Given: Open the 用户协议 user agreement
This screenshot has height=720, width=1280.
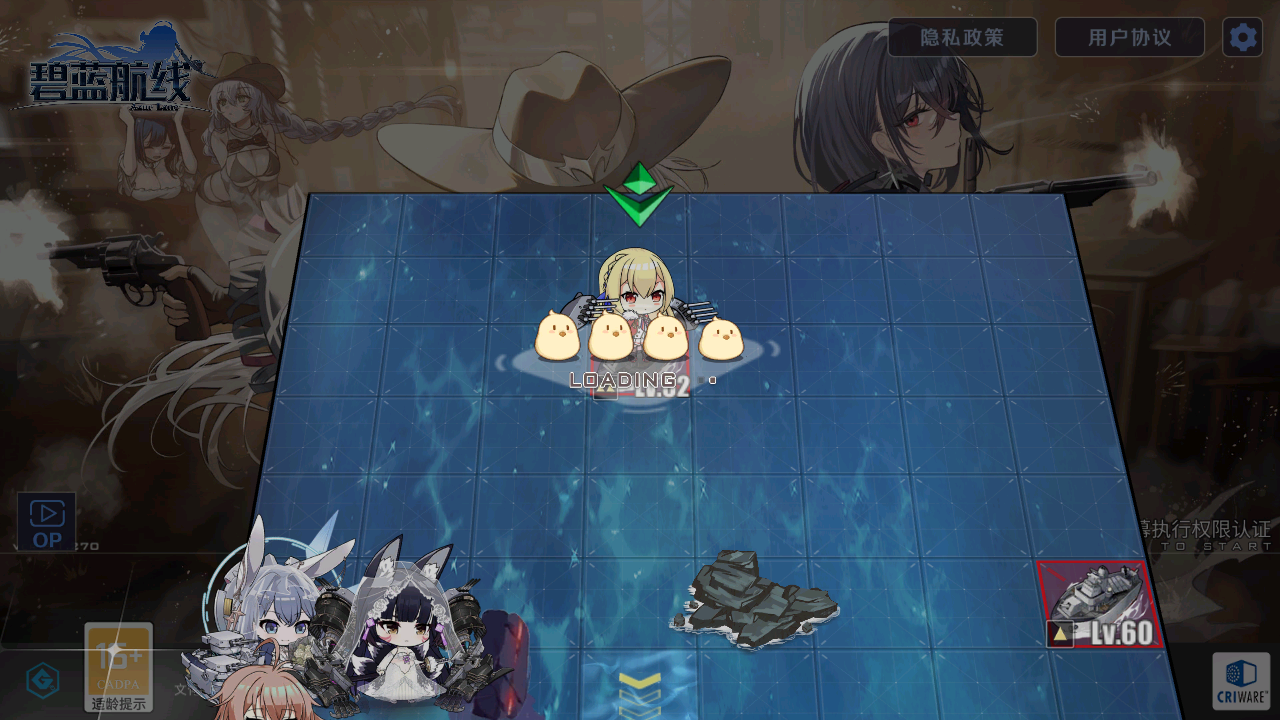Looking at the screenshot, I should pos(1129,38).
